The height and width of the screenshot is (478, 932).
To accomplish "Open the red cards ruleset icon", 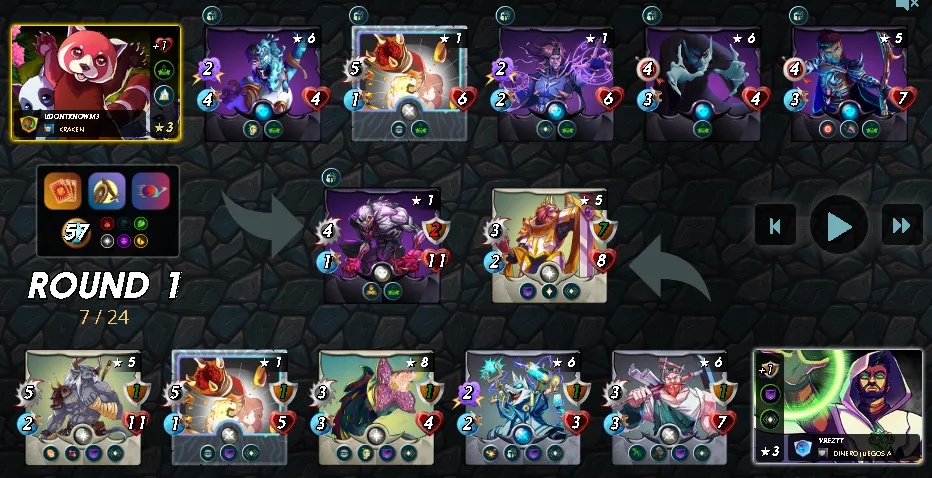I will [62, 191].
